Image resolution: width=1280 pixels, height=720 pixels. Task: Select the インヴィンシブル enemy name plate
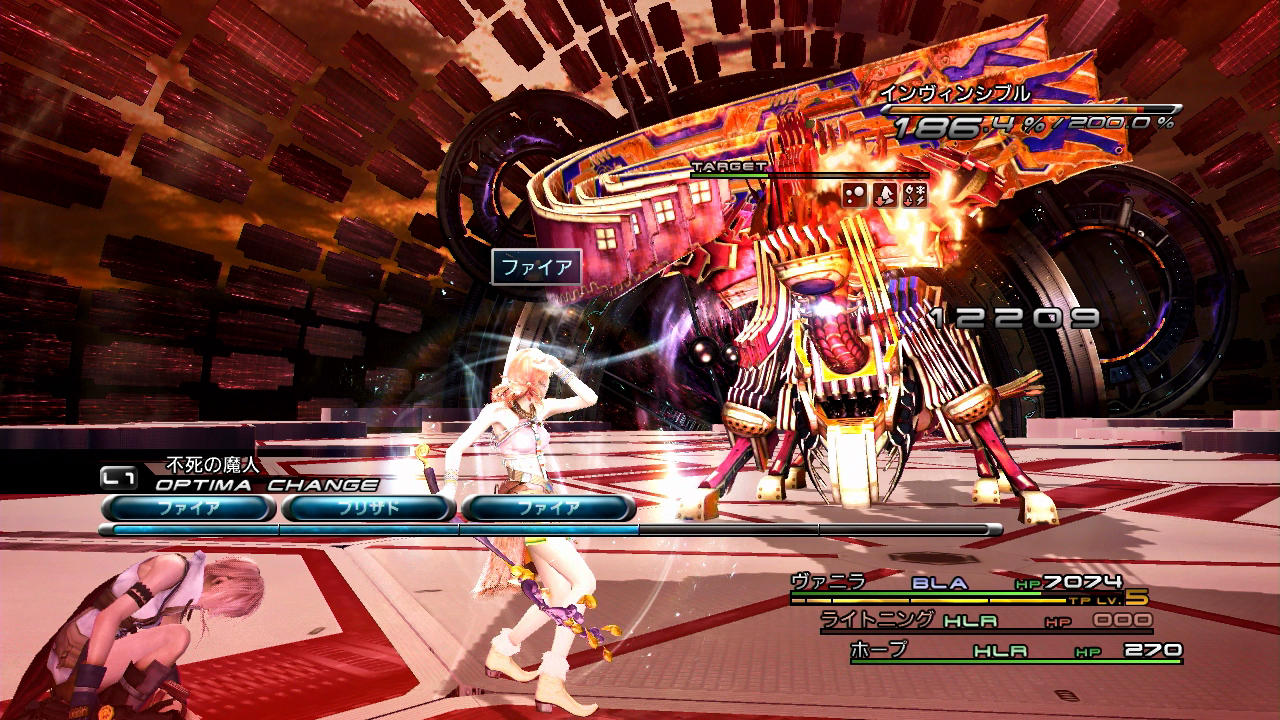point(955,94)
